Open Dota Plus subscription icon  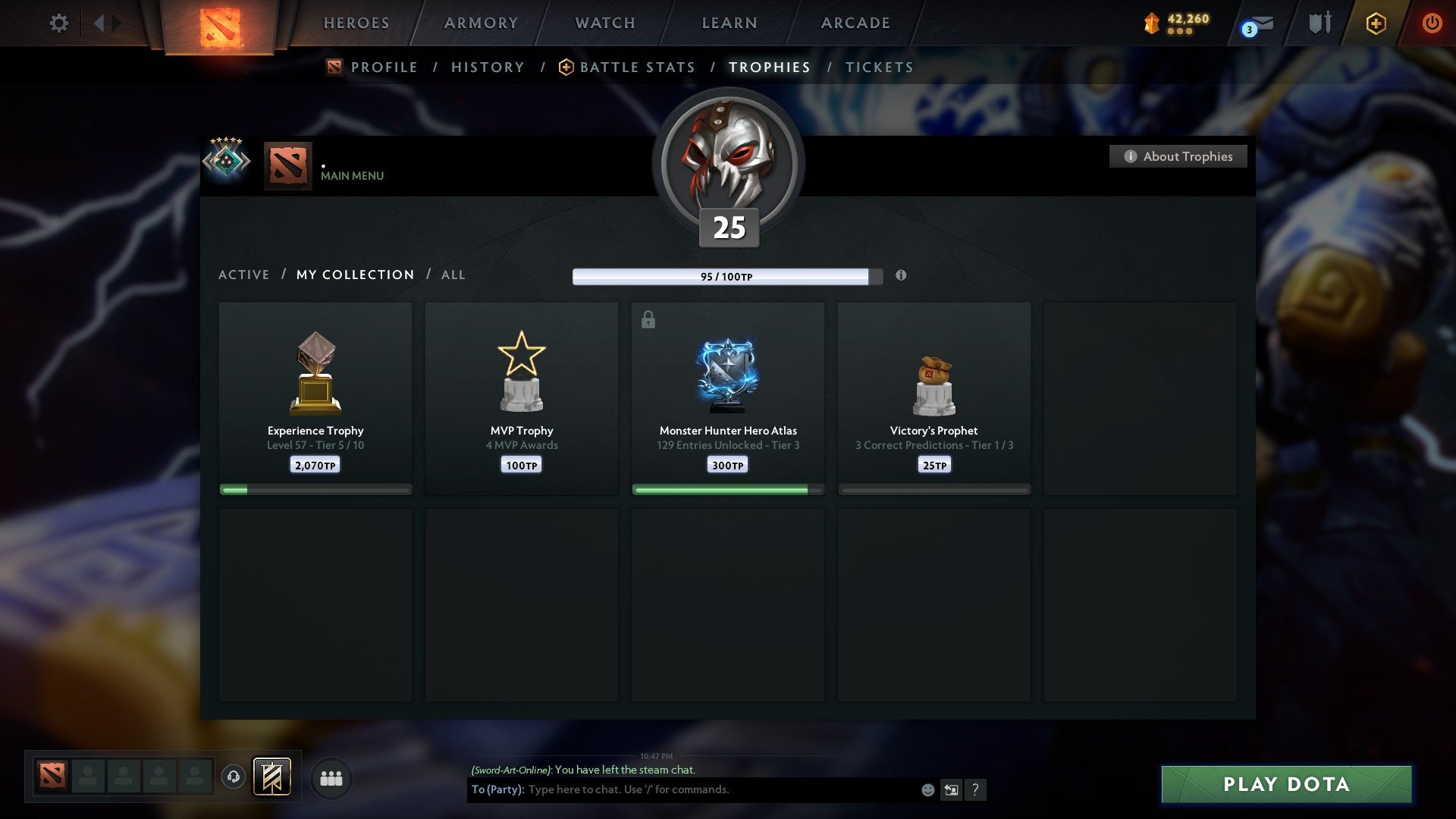point(1375,24)
